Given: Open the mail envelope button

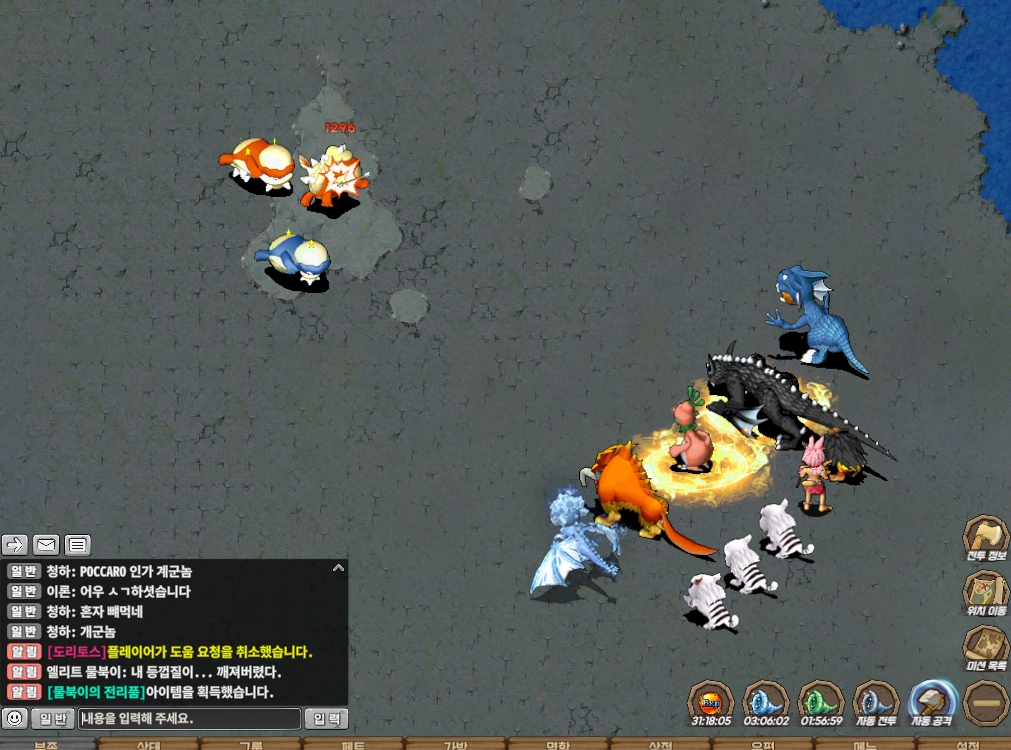Looking at the screenshot, I should click(x=46, y=545).
